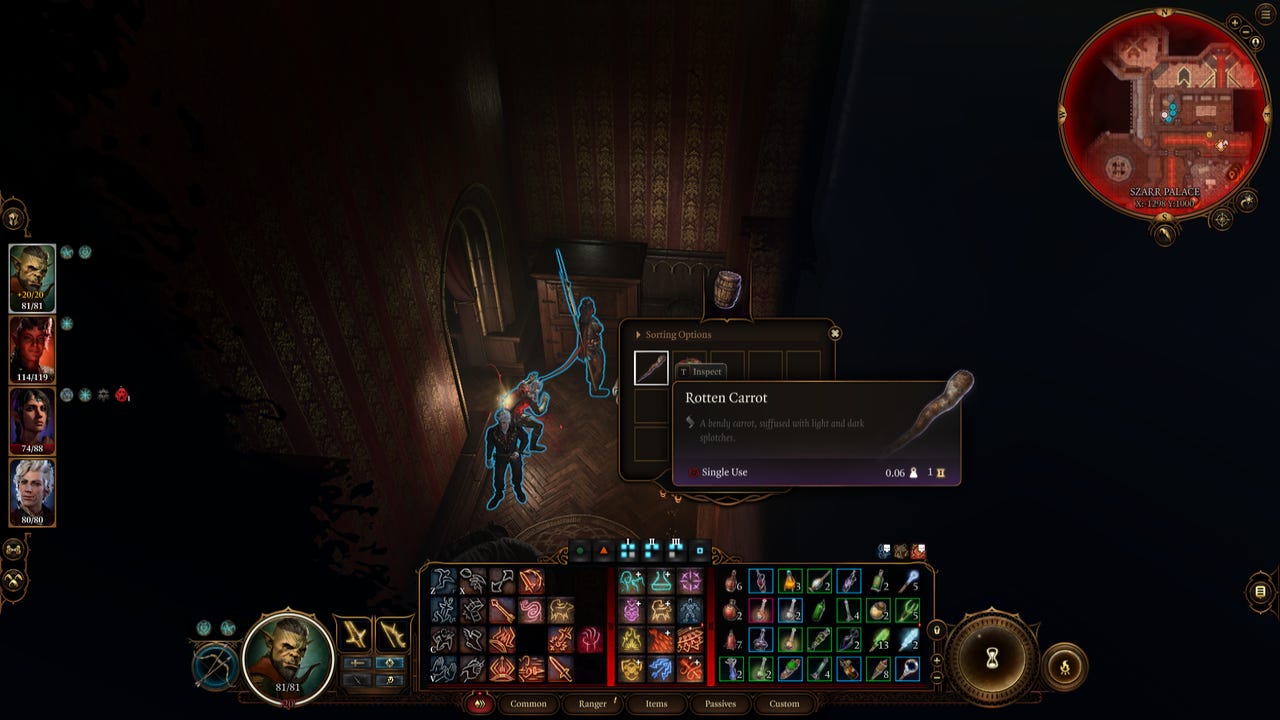Screen dimensions: 1280x720
Task: Close the container loot window
Action: pos(835,333)
